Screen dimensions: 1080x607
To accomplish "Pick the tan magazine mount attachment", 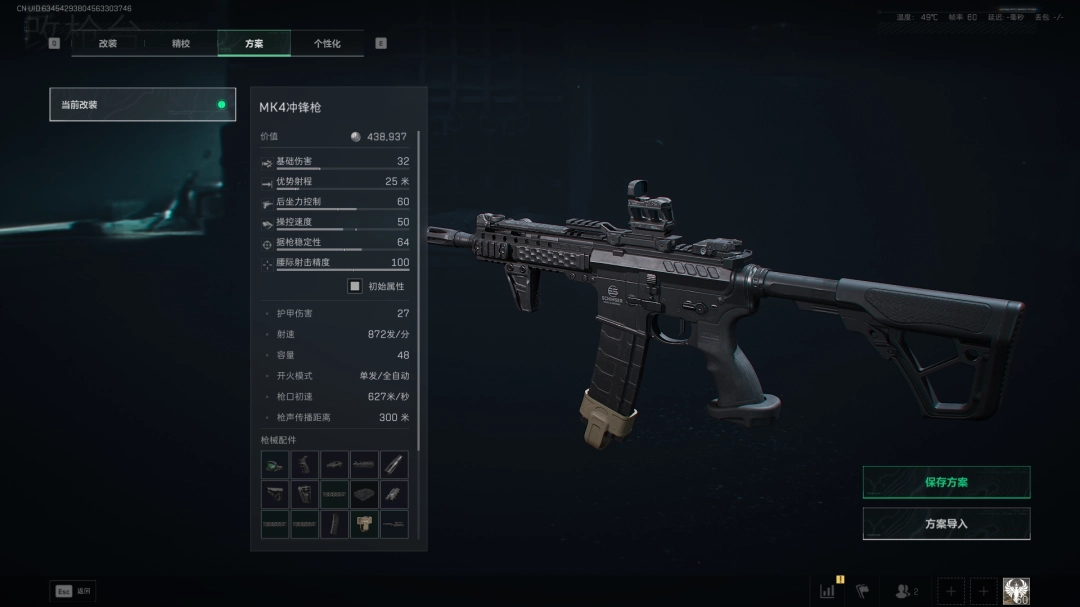I will pyautogui.click(x=365, y=524).
